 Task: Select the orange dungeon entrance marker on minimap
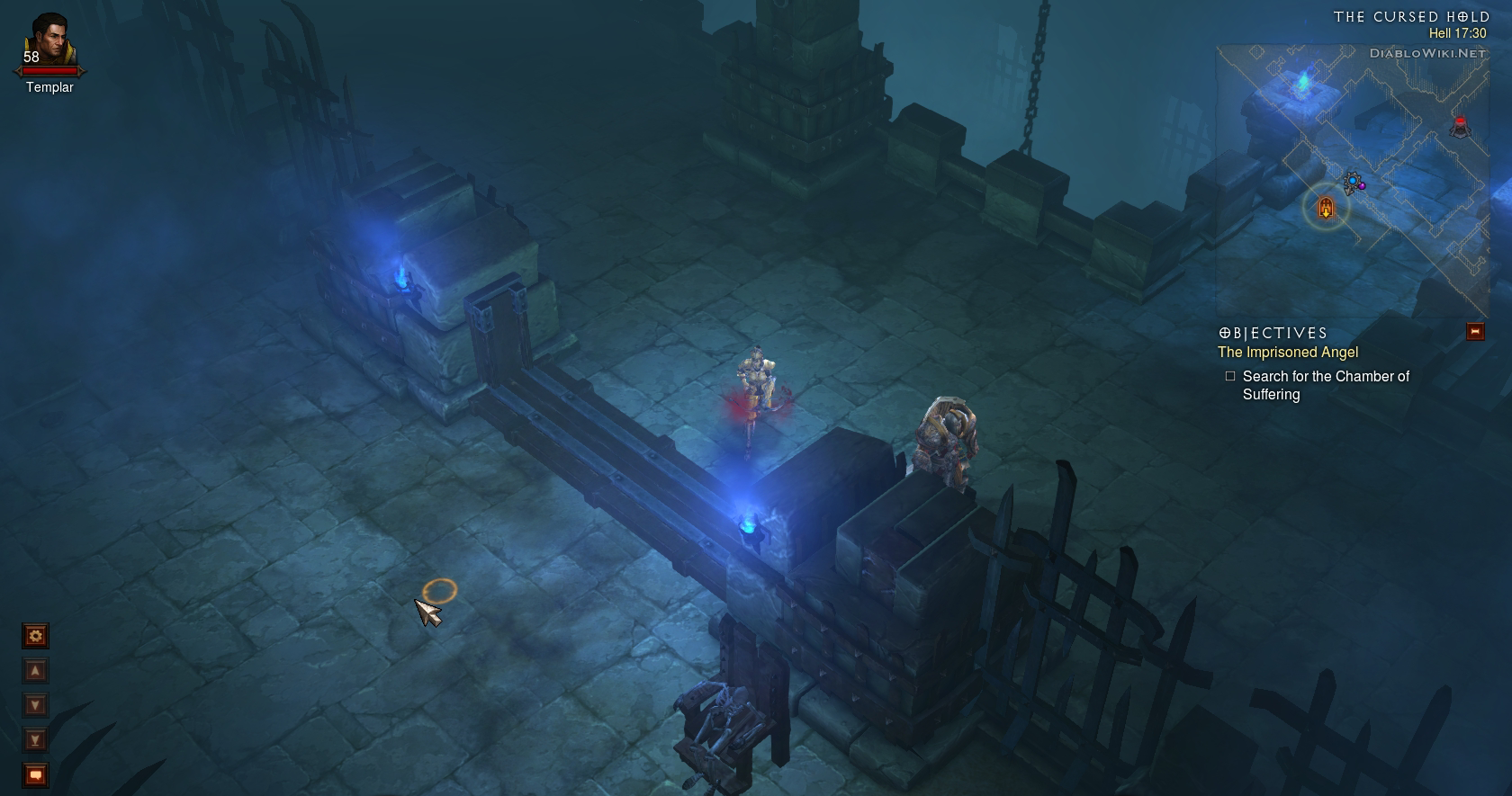[x=1326, y=209]
